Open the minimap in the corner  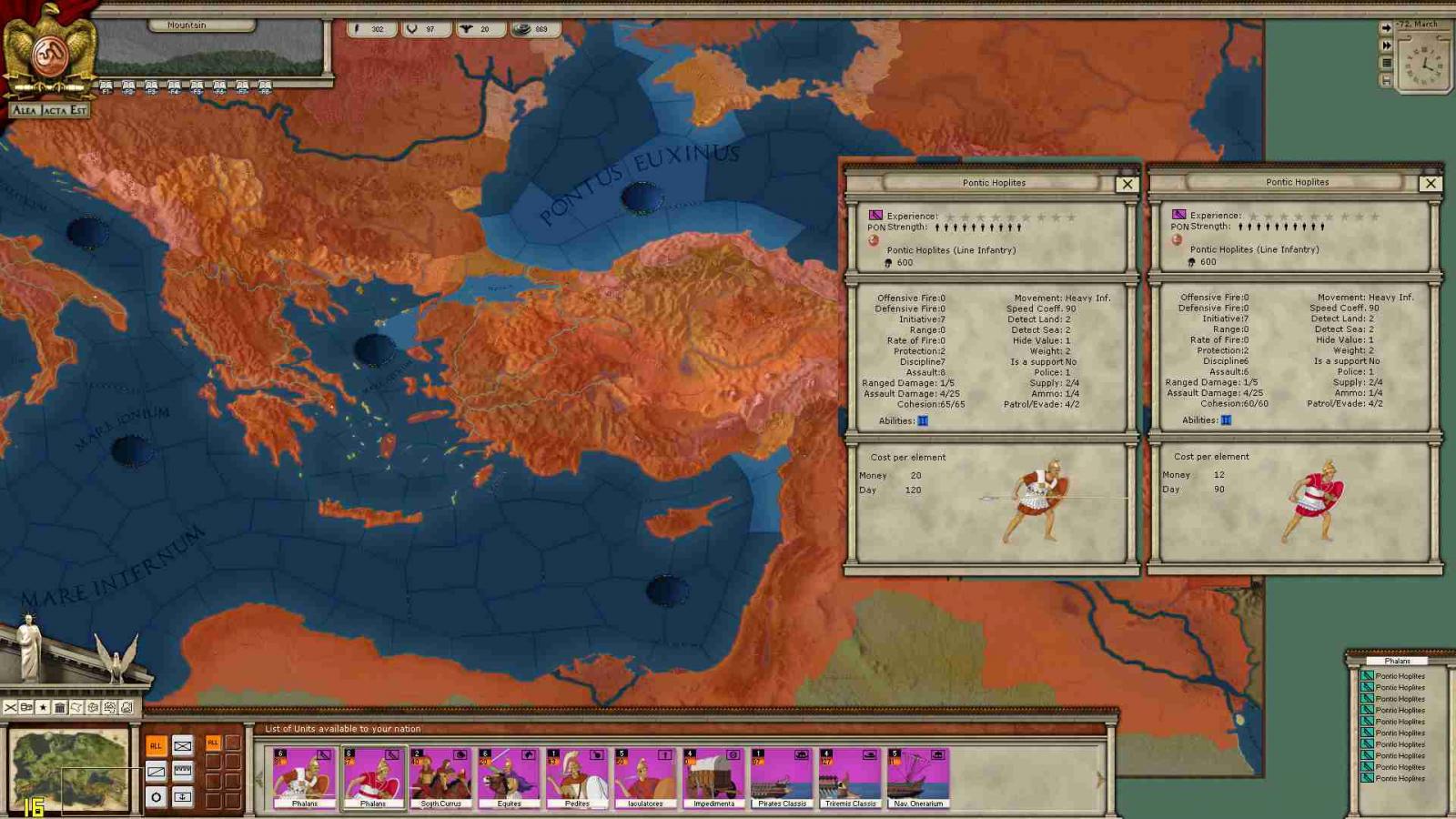[69, 770]
